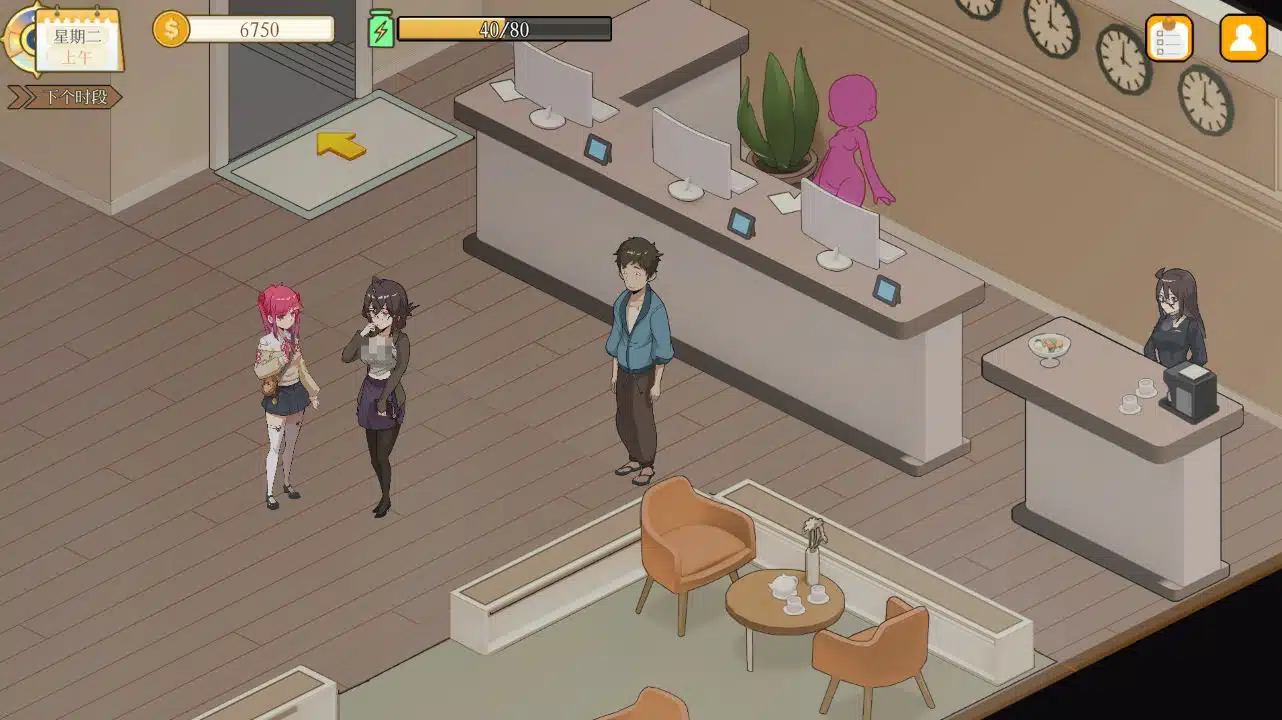
Task: Open the task checklist icon
Action: pos(1168,38)
